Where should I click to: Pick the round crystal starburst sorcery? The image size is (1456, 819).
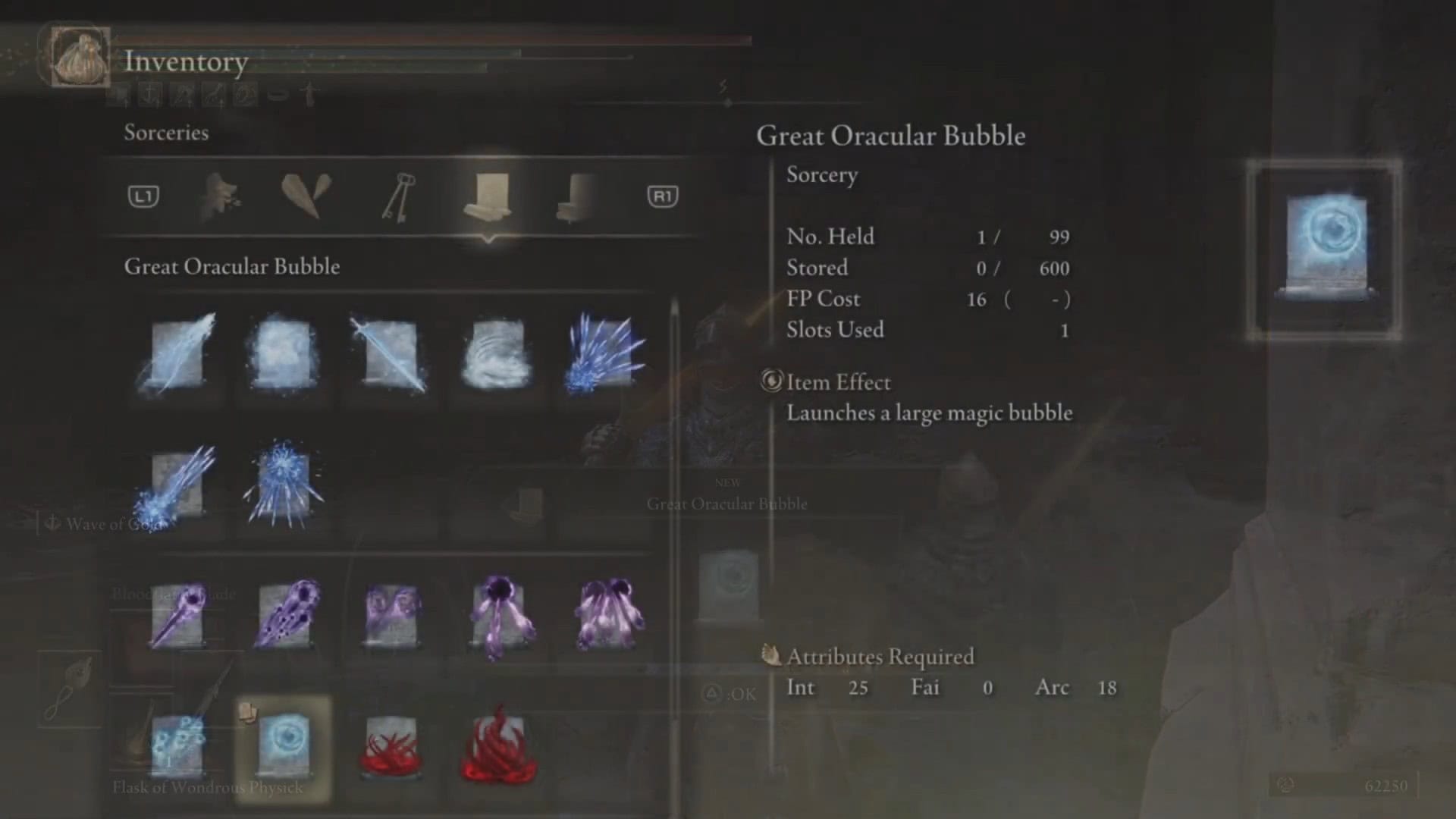[284, 485]
